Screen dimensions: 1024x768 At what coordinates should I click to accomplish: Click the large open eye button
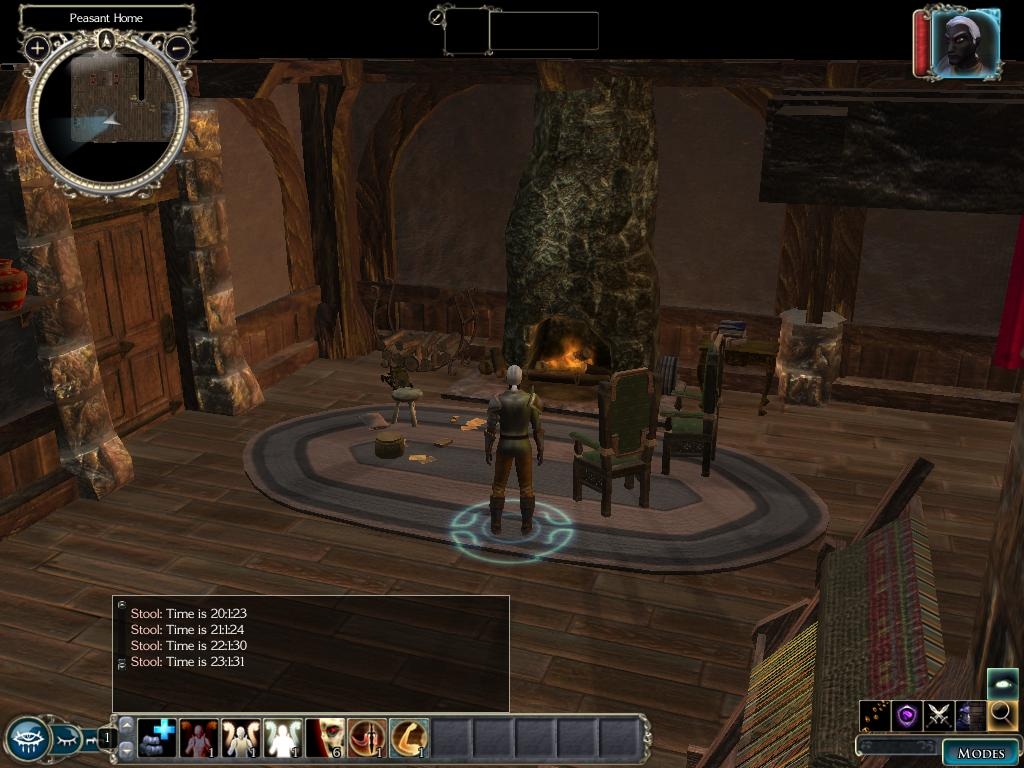[x=26, y=739]
